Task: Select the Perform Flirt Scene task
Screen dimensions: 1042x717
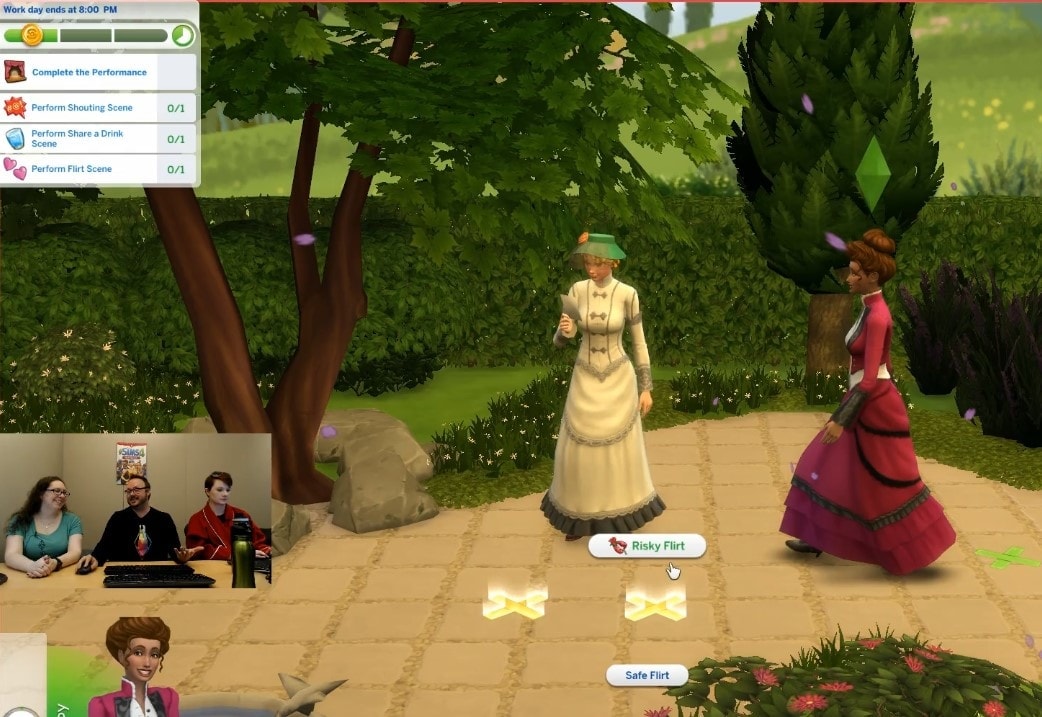Action: pos(72,169)
